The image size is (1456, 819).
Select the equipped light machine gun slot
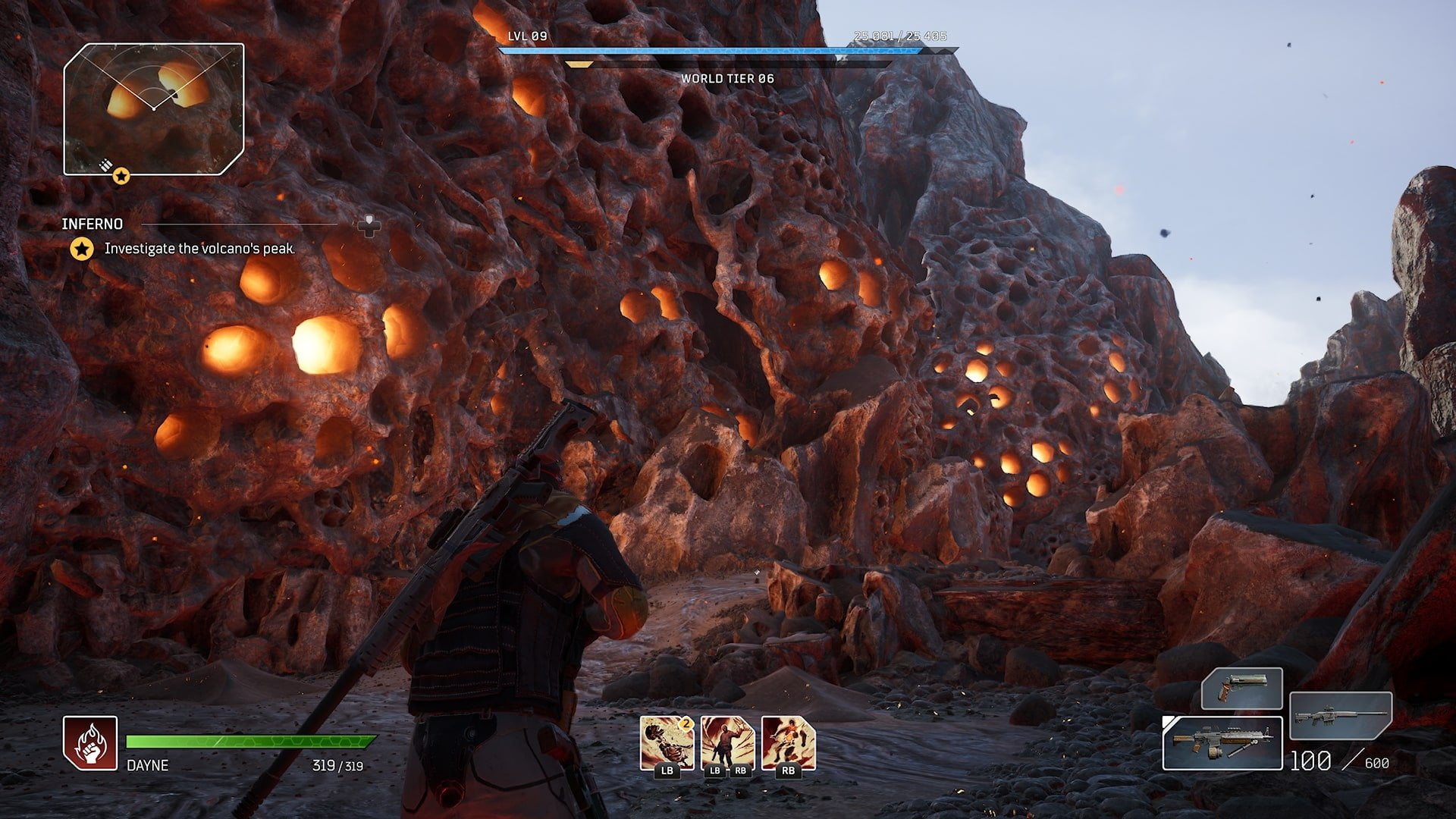(x=1222, y=743)
